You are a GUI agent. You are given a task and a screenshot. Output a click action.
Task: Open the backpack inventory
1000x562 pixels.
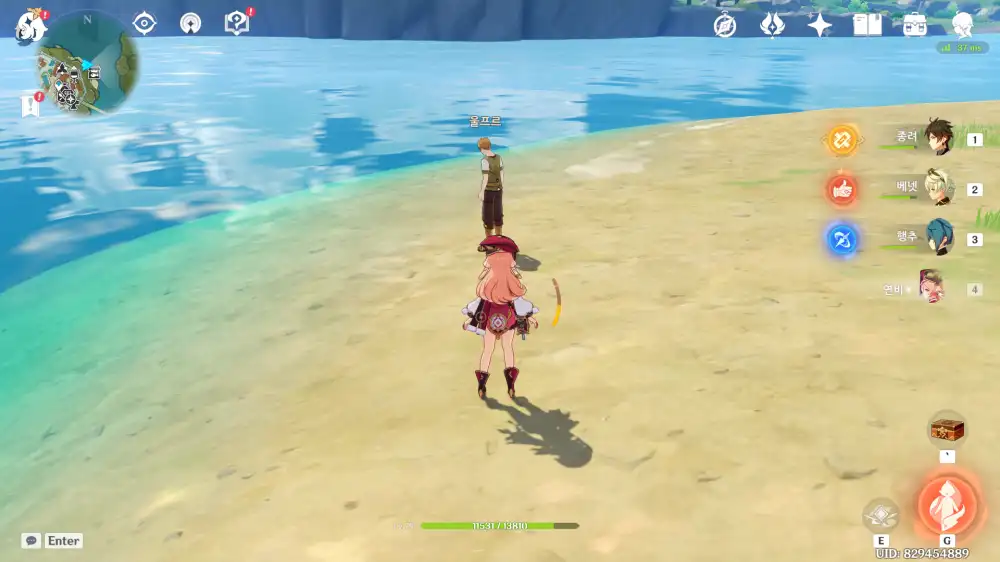[x=914, y=25]
